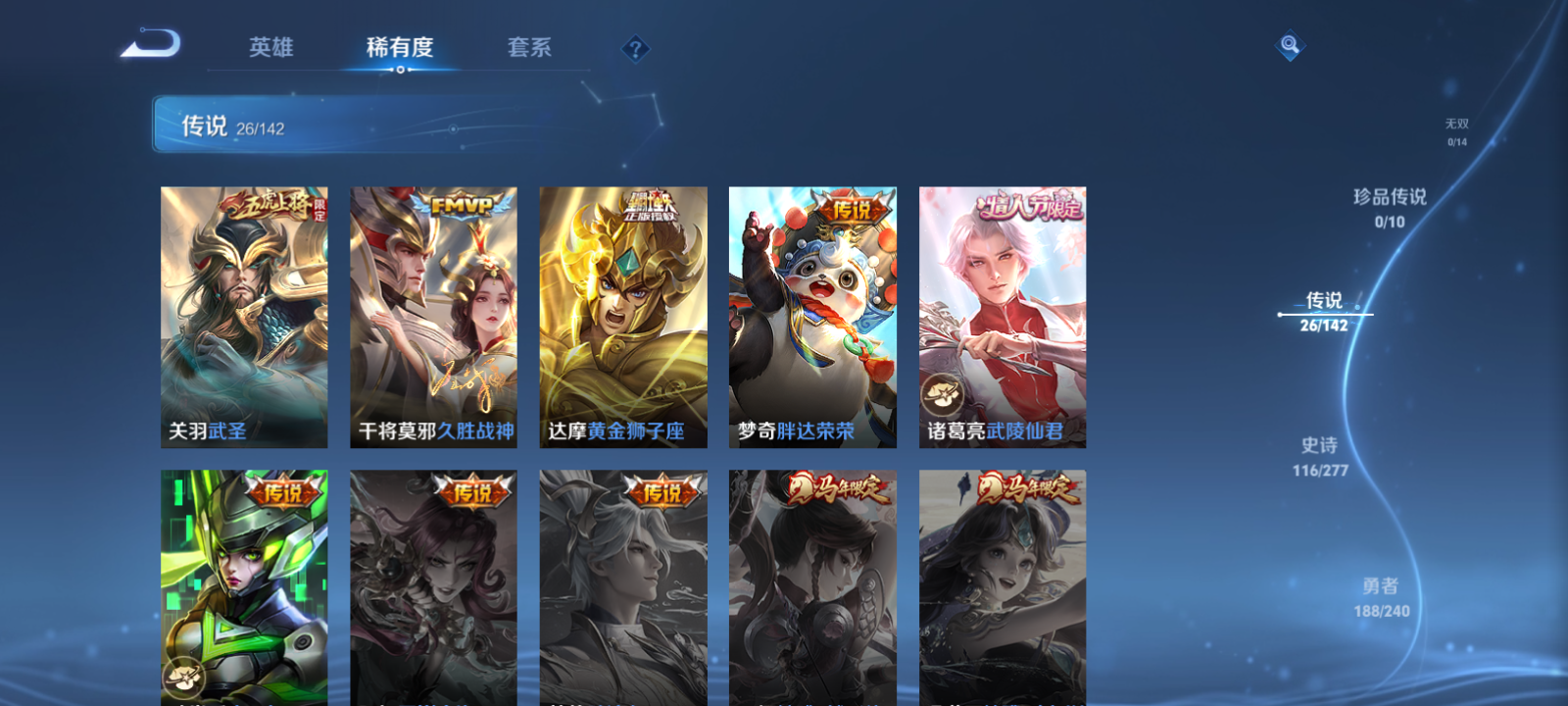The height and width of the screenshot is (706, 1568).
Task: Open the search magnifier icon
Action: coord(1289,43)
